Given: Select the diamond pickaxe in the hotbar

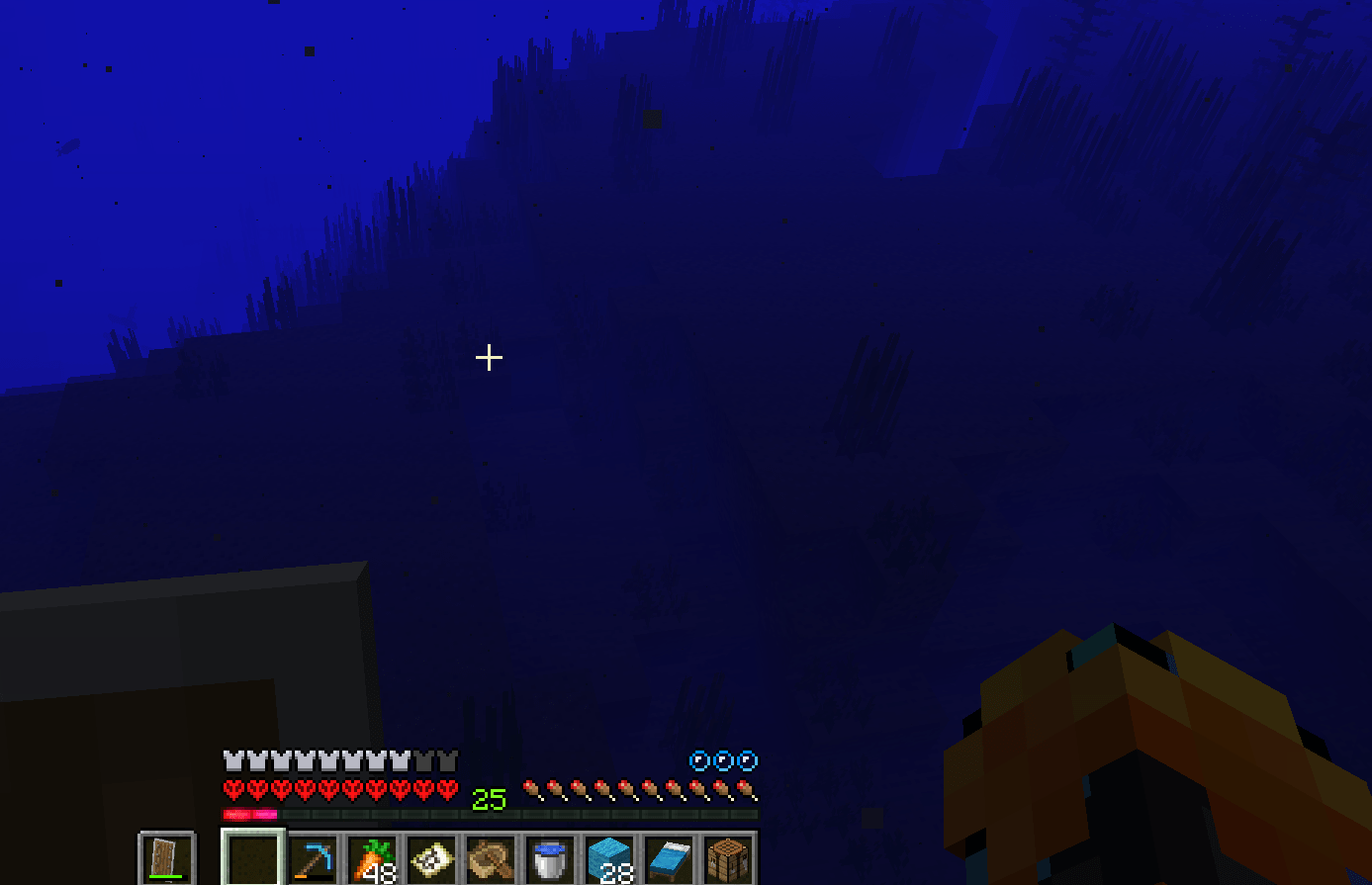Looking at the screenshot, I should (312, 858).
